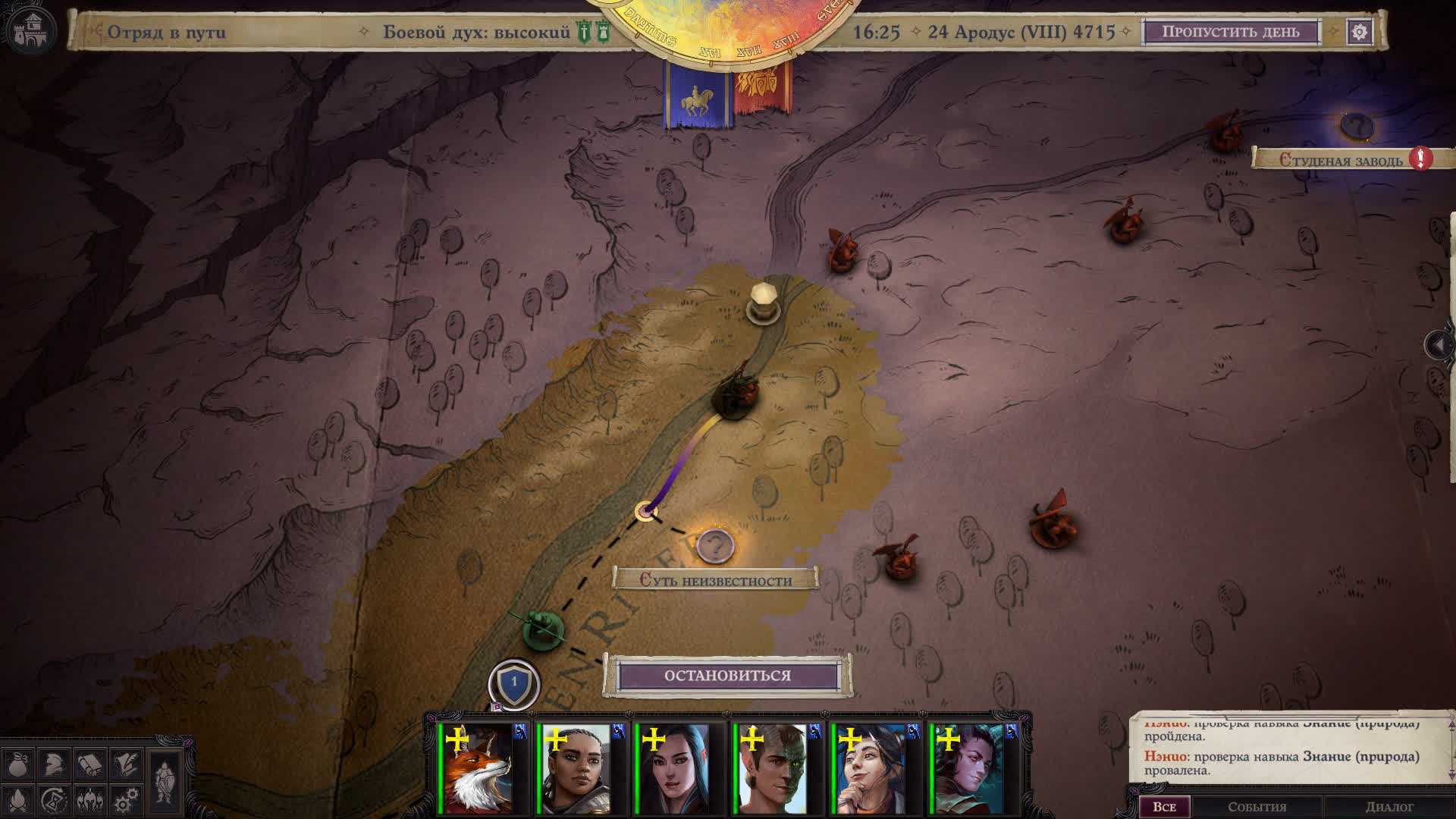Viewport: 1456px width, 819px height.
Task: Make camp with the campfire icon
Action: (x=18, y=800)
